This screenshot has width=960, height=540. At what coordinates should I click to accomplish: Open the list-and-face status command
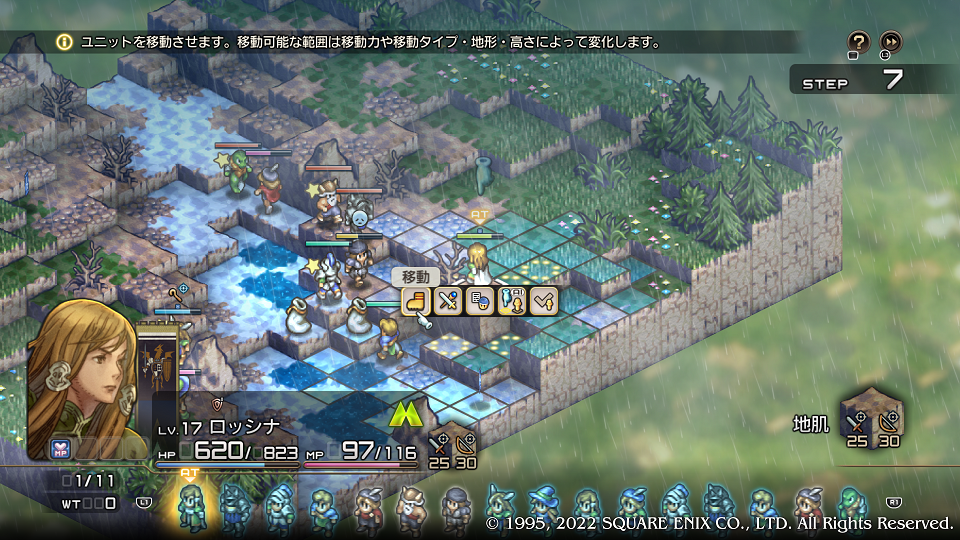click(480, 300)
